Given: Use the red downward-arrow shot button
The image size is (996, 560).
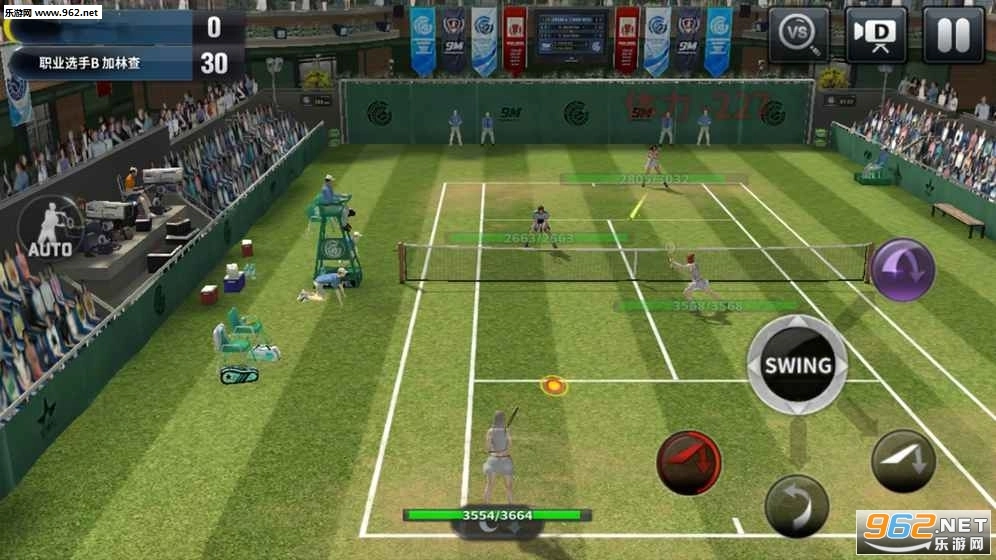Looking at the screenshot, I should pyautogui.click(x=689, y=463).
